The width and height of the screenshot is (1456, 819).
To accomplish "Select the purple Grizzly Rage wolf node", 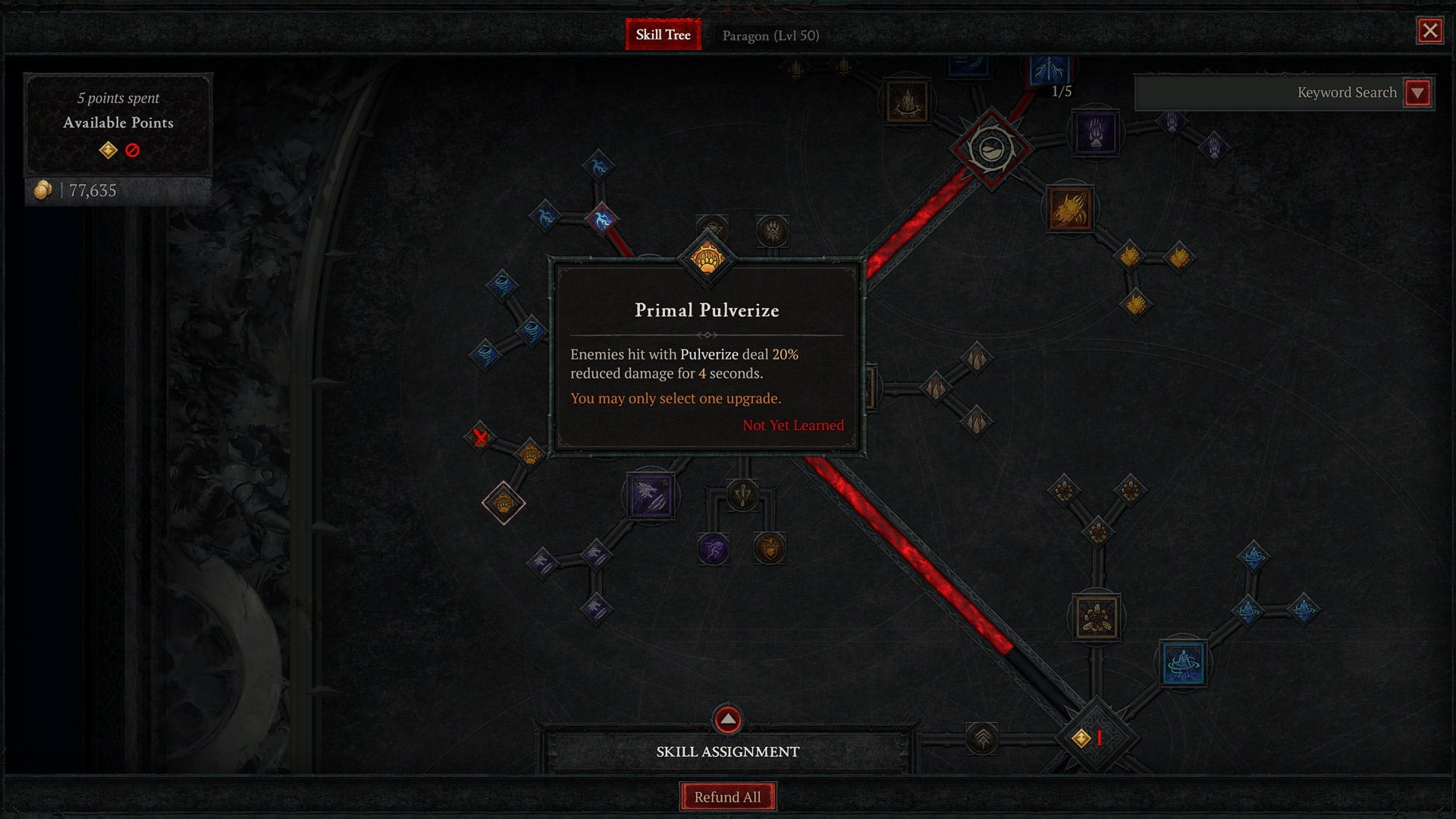I will coord(651,497).
